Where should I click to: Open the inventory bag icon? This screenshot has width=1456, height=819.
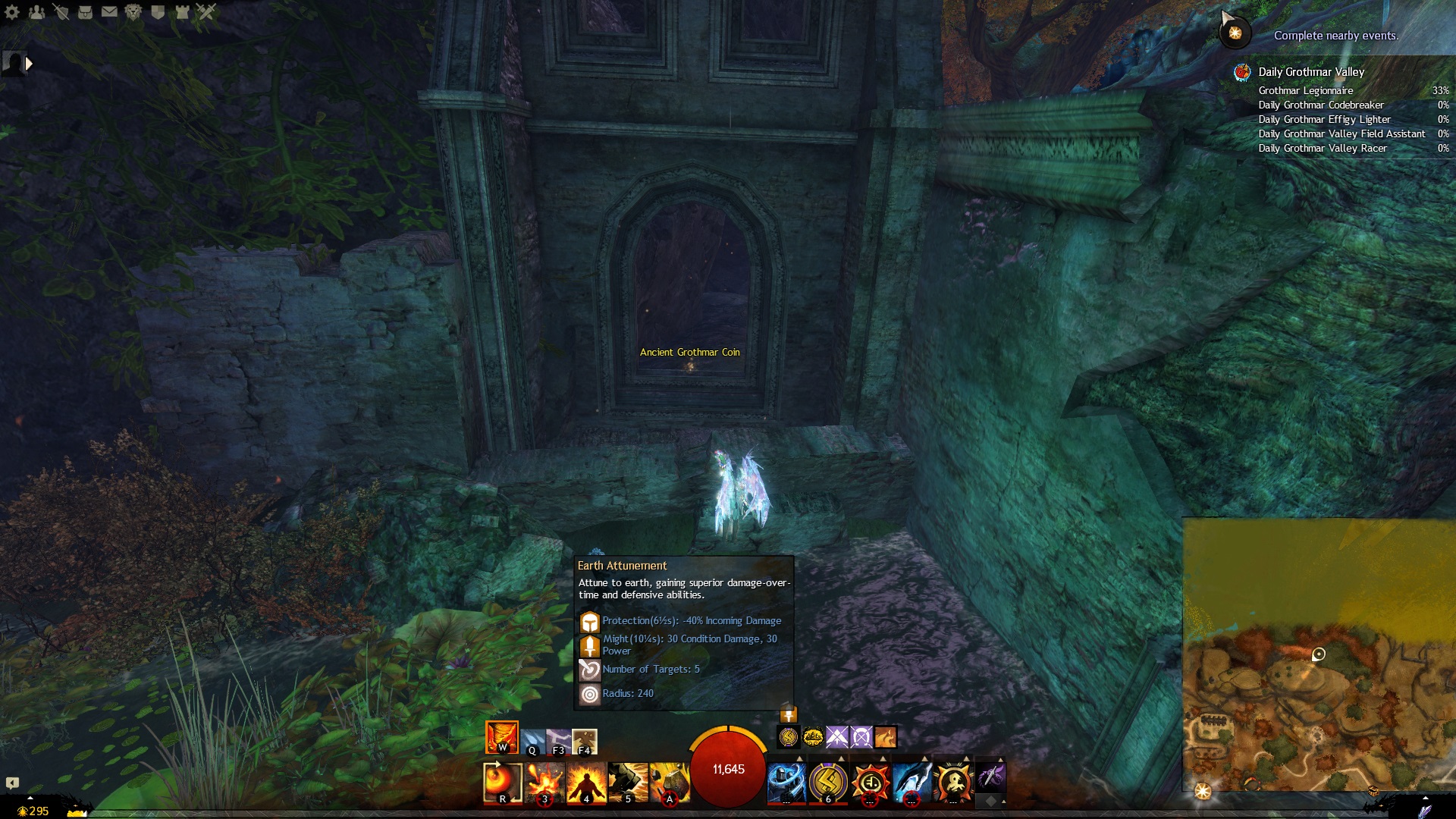tap(85, 11)
